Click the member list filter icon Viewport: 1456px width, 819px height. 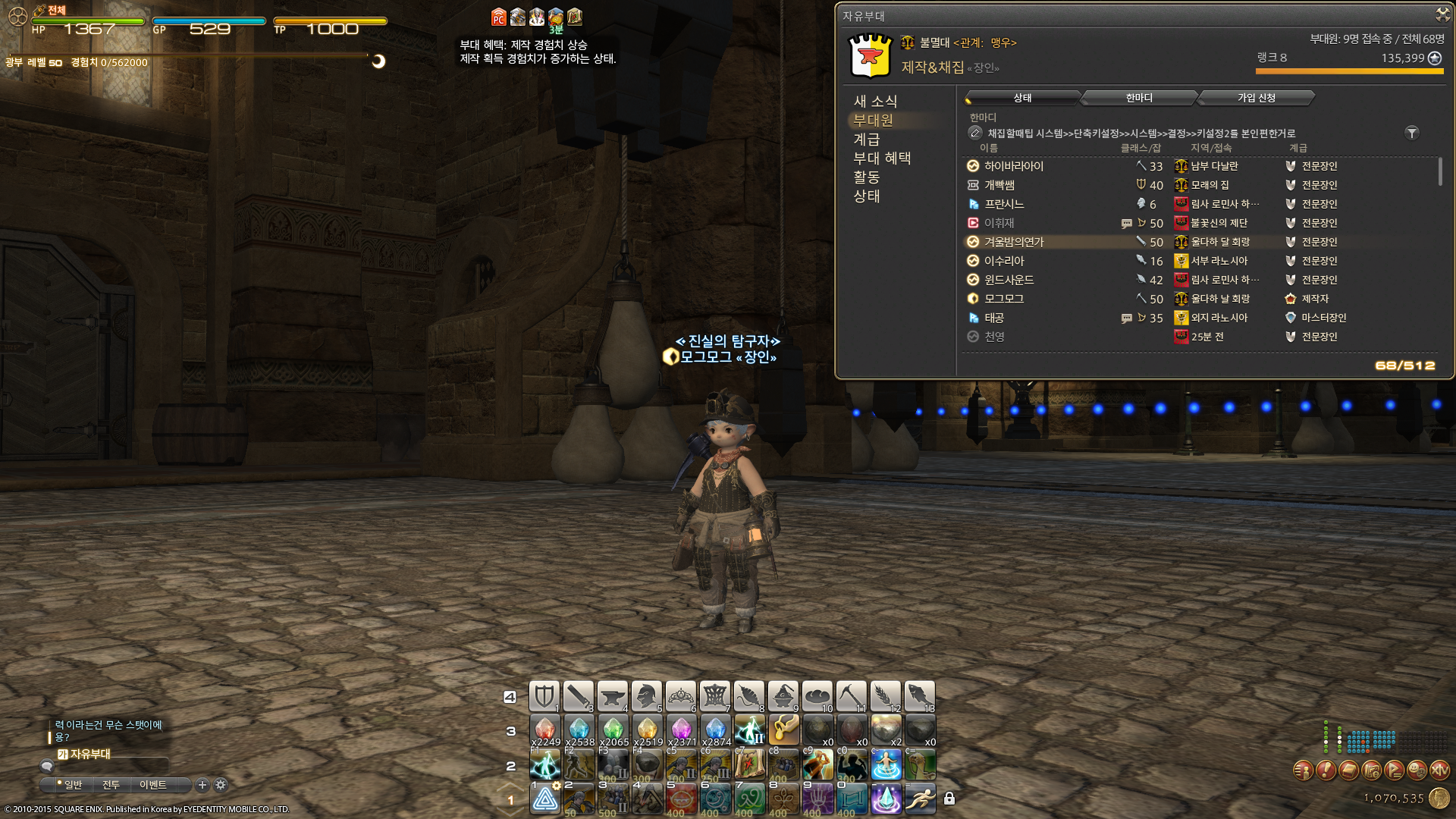tap(1411, 133)
